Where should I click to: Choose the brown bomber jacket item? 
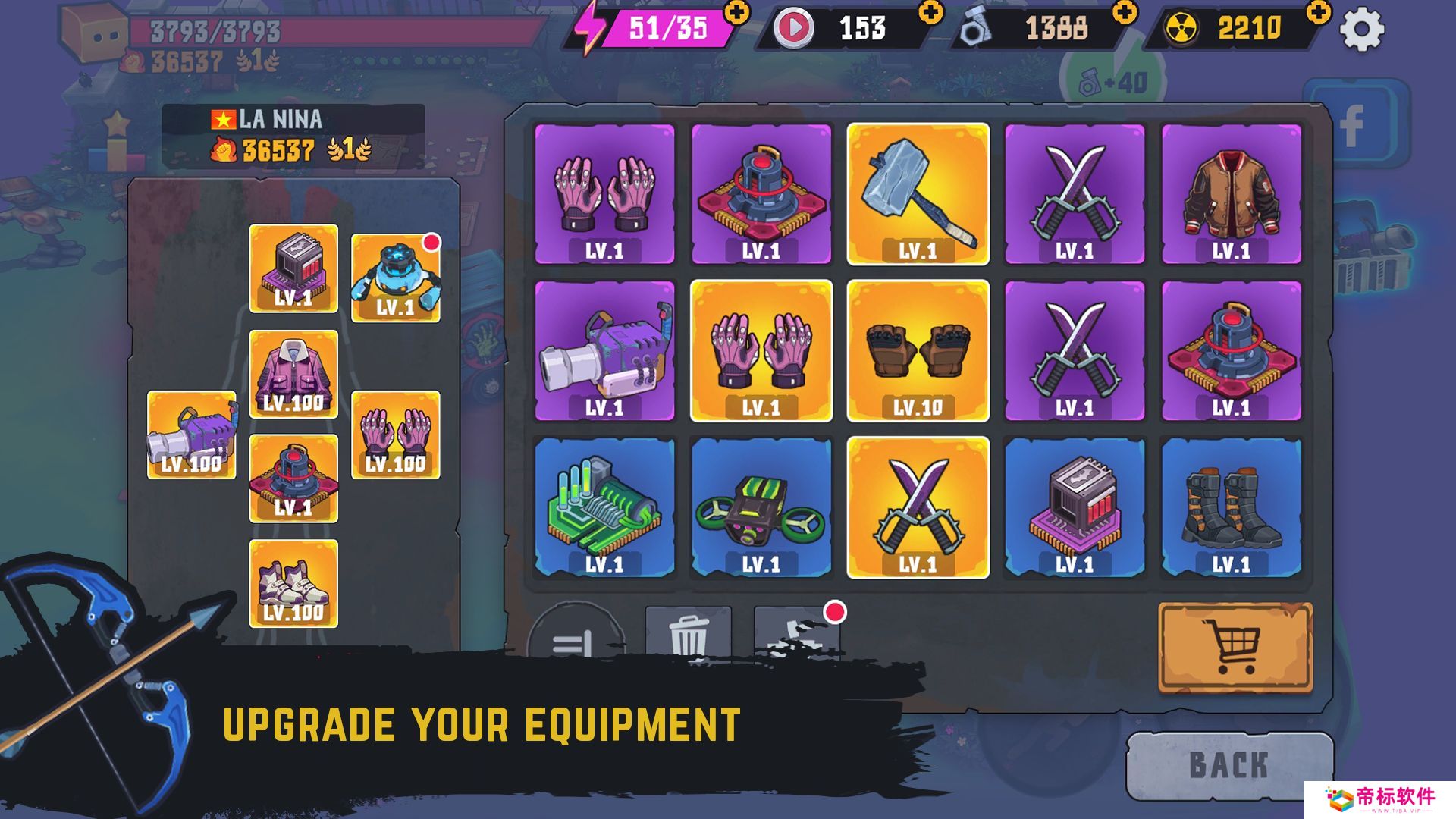pos(1231,194)
